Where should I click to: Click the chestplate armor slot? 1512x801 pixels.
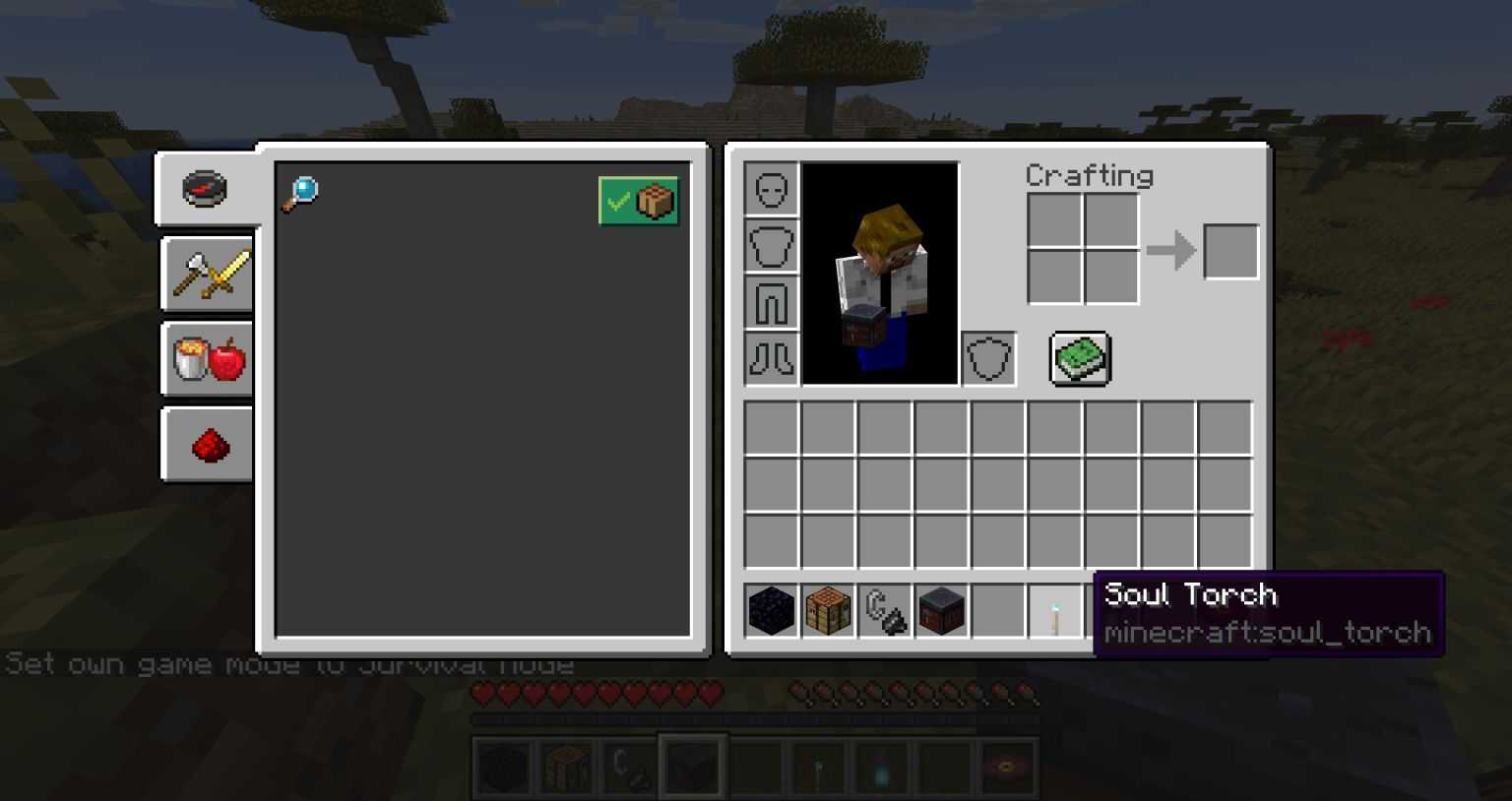click(x=771, y=245)
